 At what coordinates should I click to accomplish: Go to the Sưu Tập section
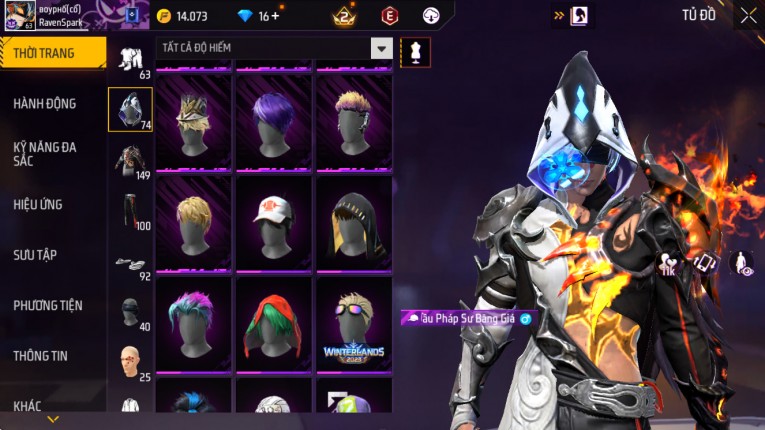tap(35, 255)
